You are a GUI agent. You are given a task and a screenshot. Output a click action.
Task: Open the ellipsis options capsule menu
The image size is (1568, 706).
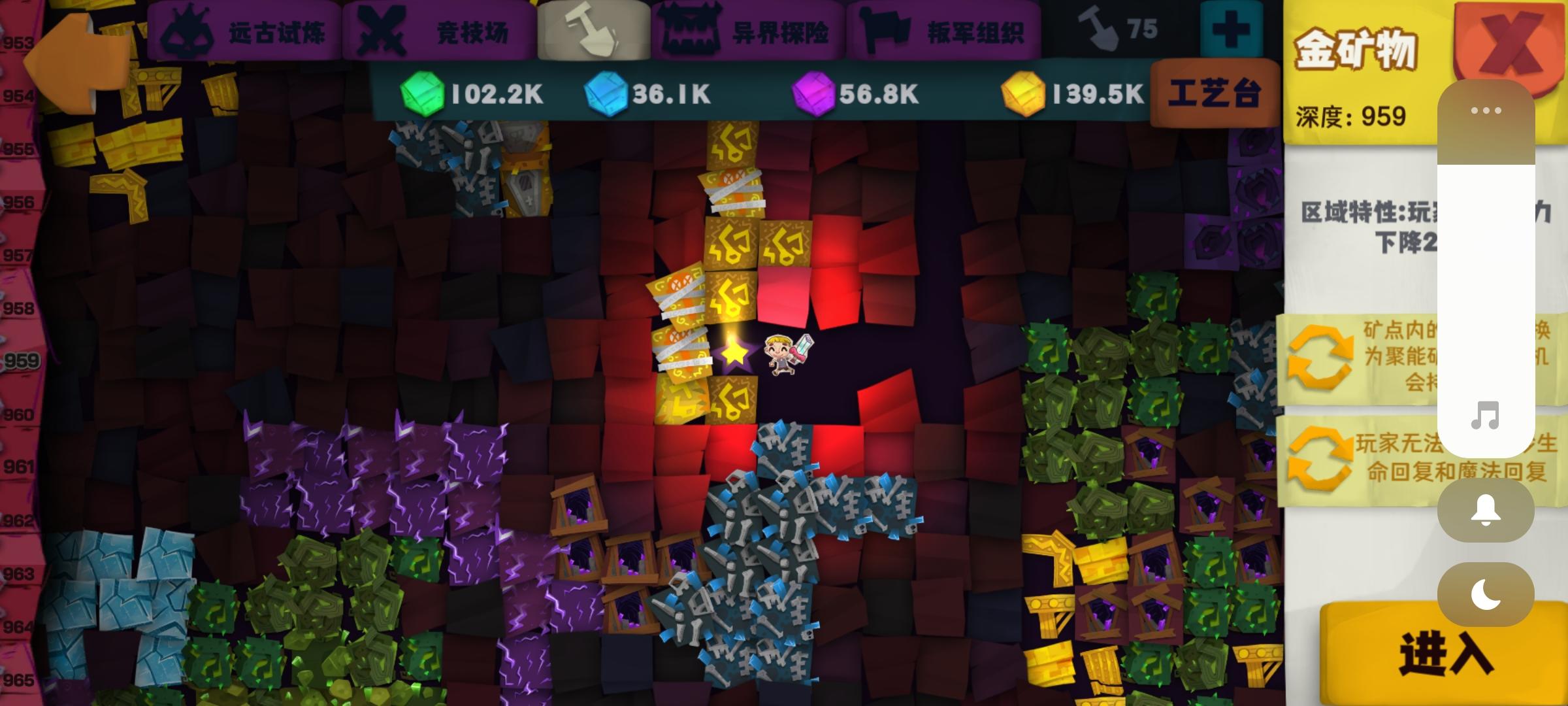(1486, 111)
